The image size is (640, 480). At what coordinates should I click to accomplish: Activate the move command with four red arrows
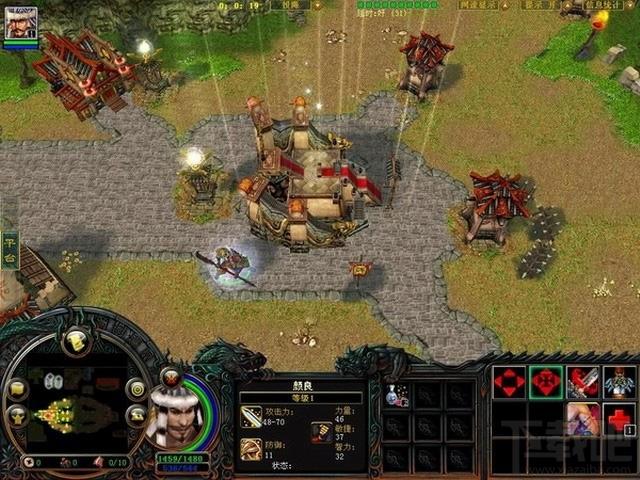[x=509, y=382]
